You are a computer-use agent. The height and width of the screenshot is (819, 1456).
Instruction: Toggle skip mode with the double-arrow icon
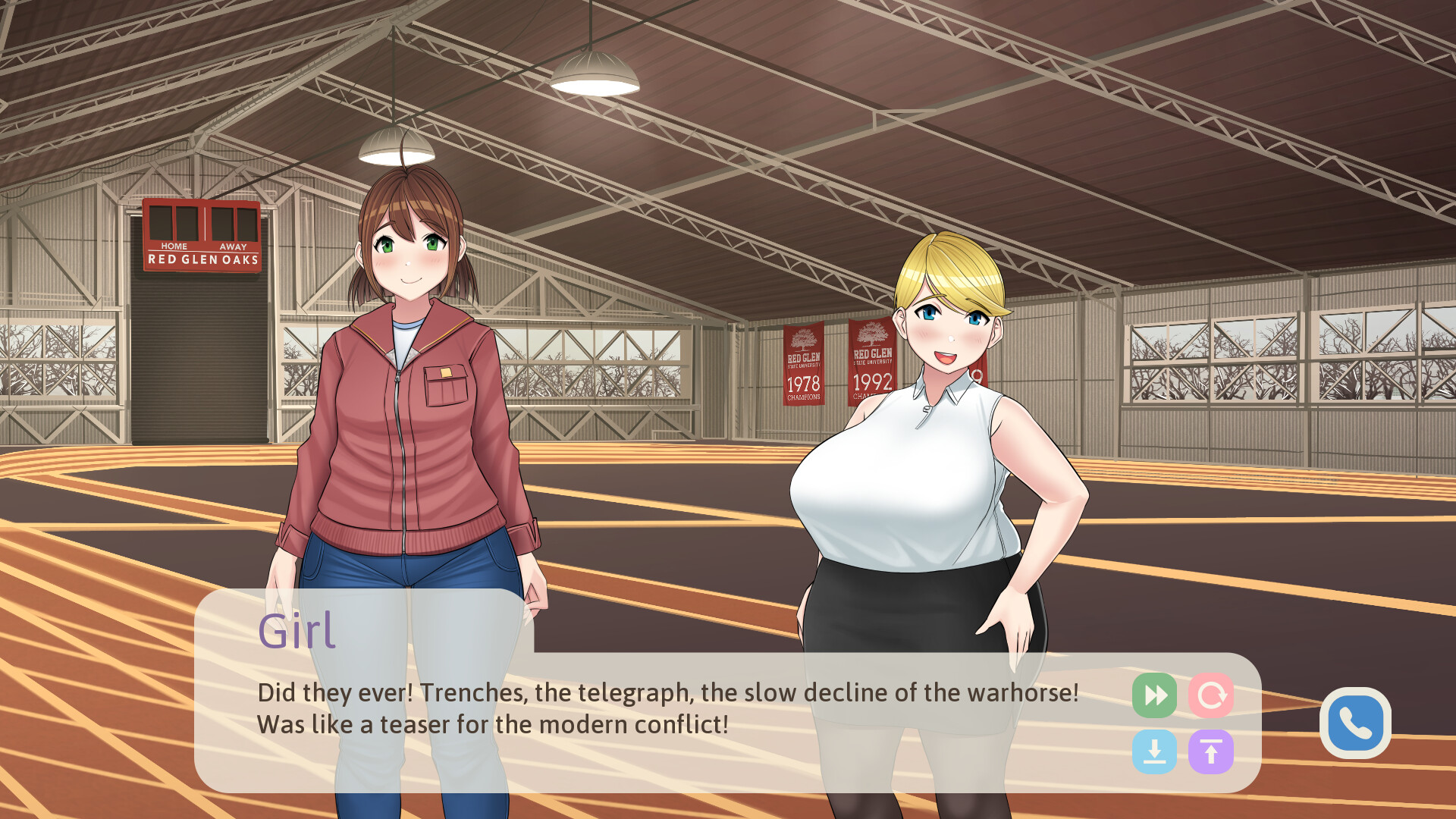click(x=1153, y=694)
